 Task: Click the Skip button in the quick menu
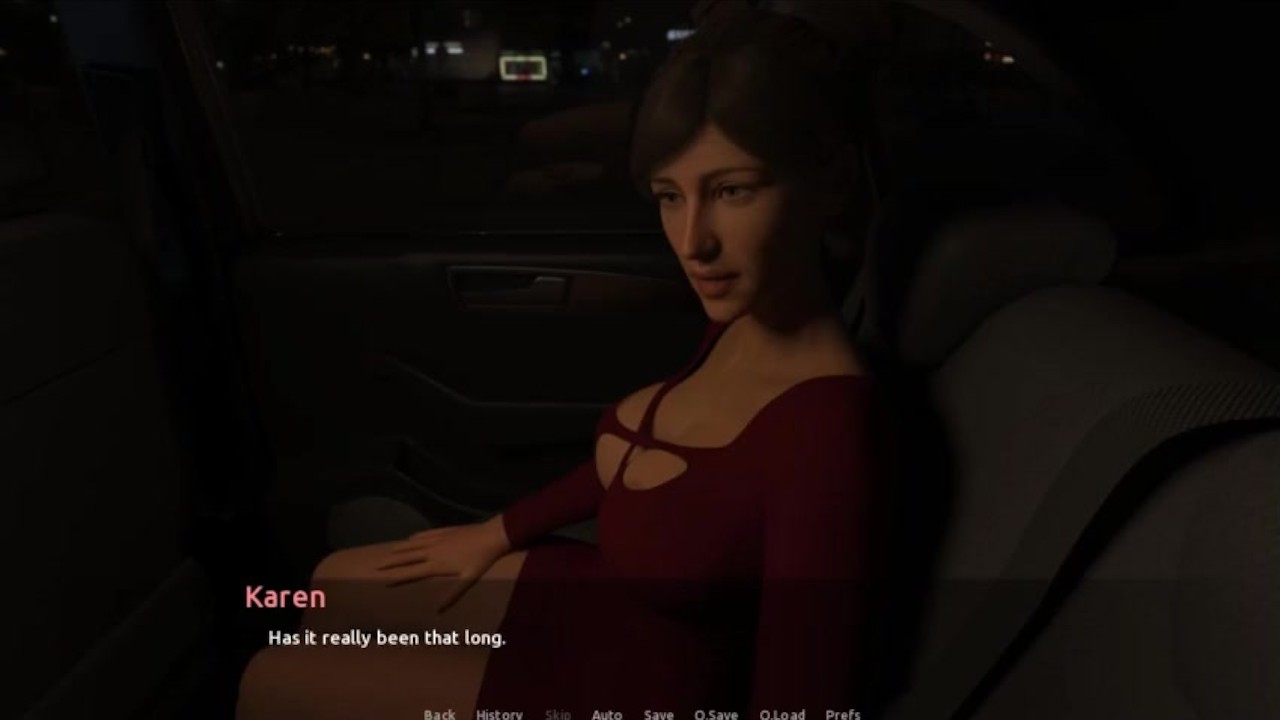click(x=558, y=713)
